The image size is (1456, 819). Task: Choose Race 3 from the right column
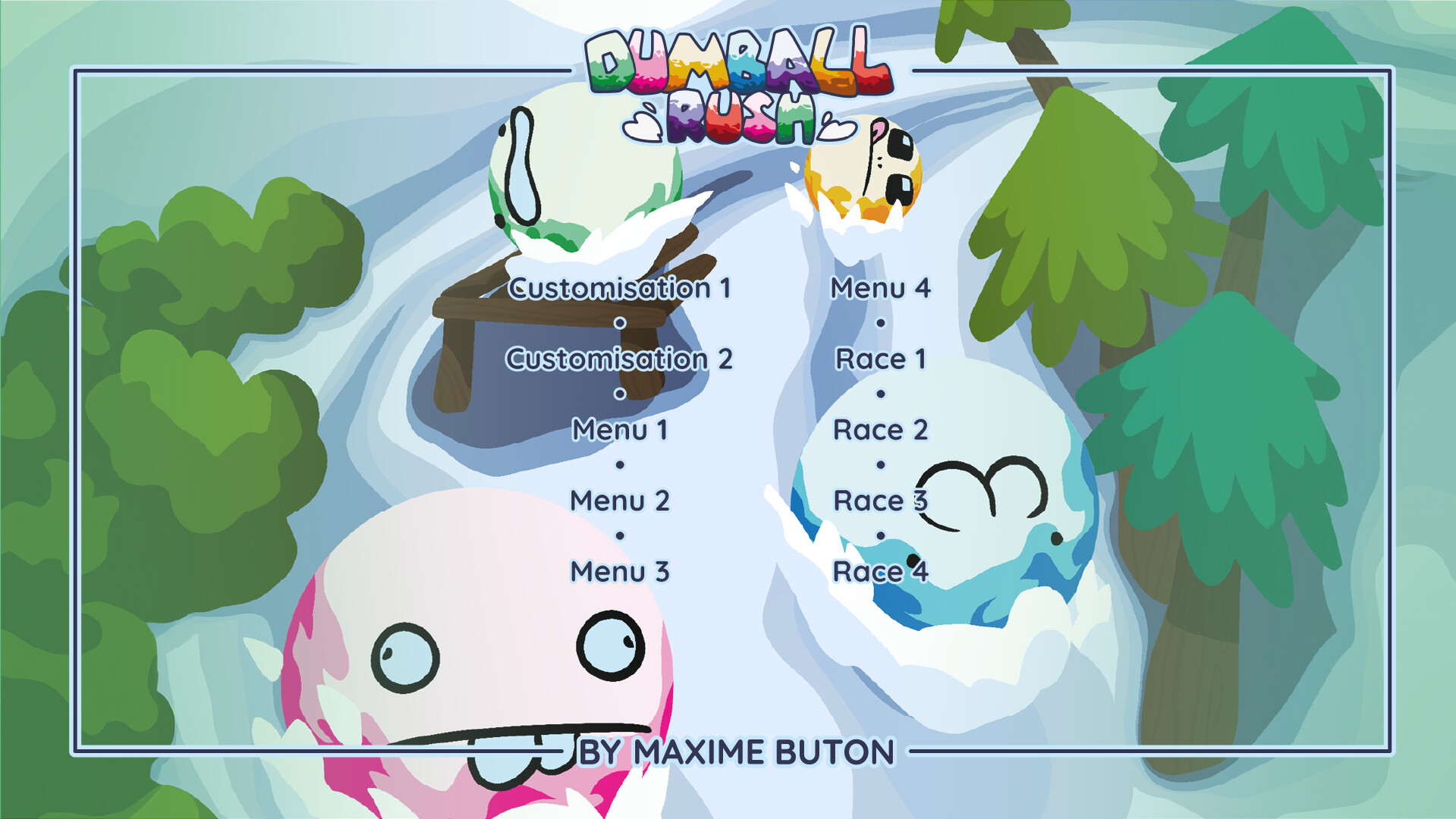879,499
